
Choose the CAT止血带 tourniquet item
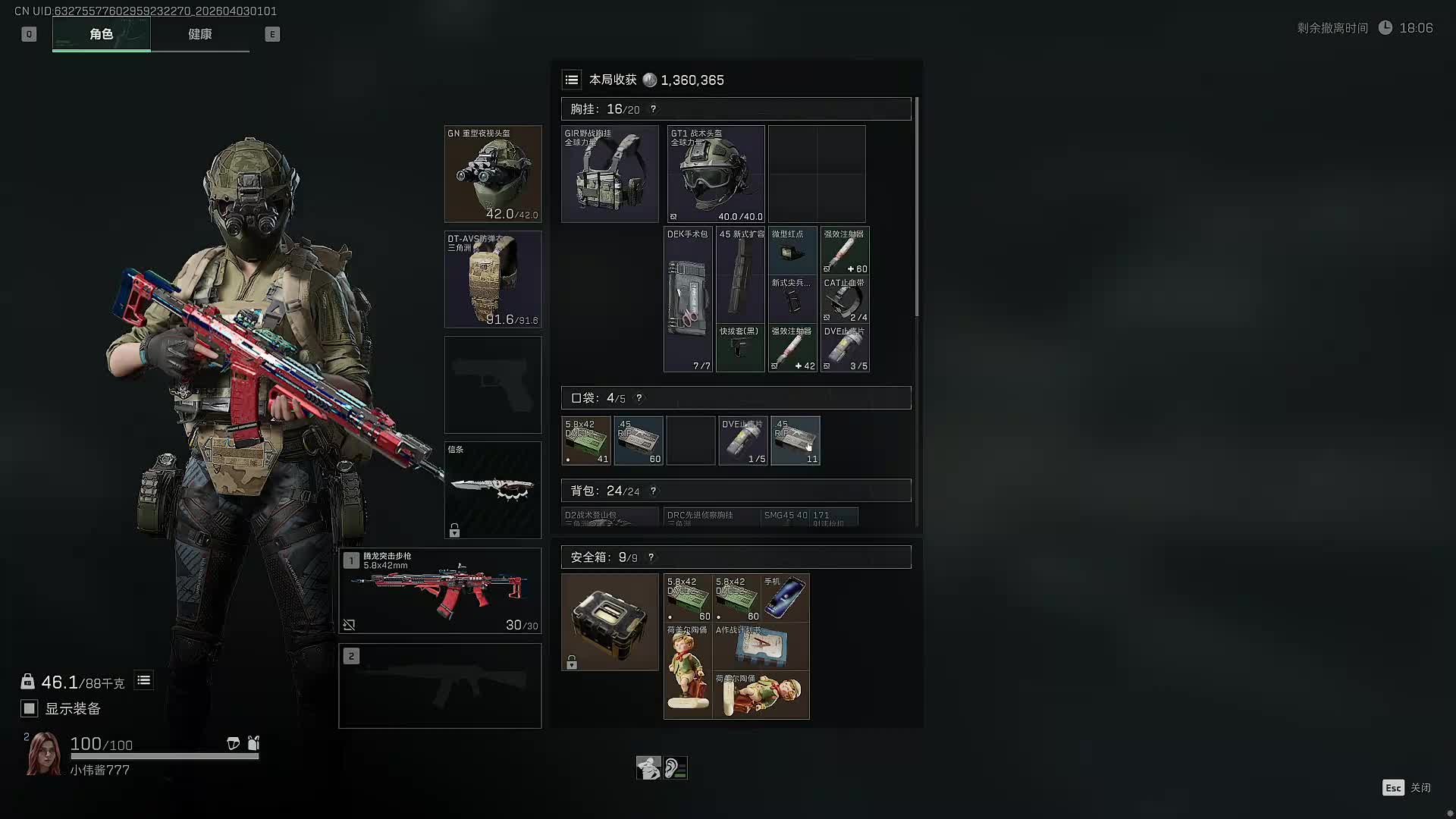tap(845, 300)
